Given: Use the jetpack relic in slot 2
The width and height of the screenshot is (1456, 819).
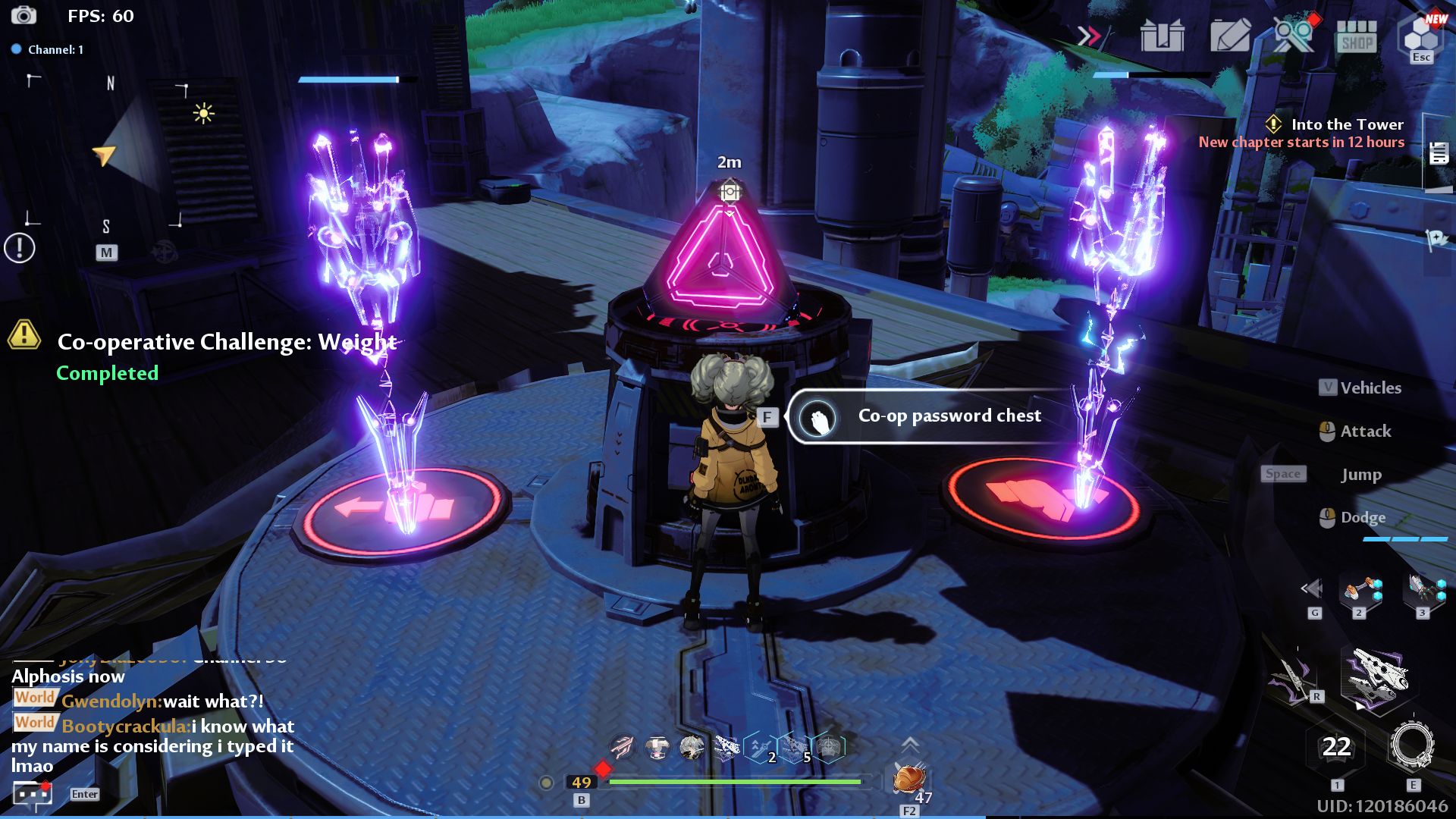Looking at the screenshot, I should click(x=1360, y=591).
